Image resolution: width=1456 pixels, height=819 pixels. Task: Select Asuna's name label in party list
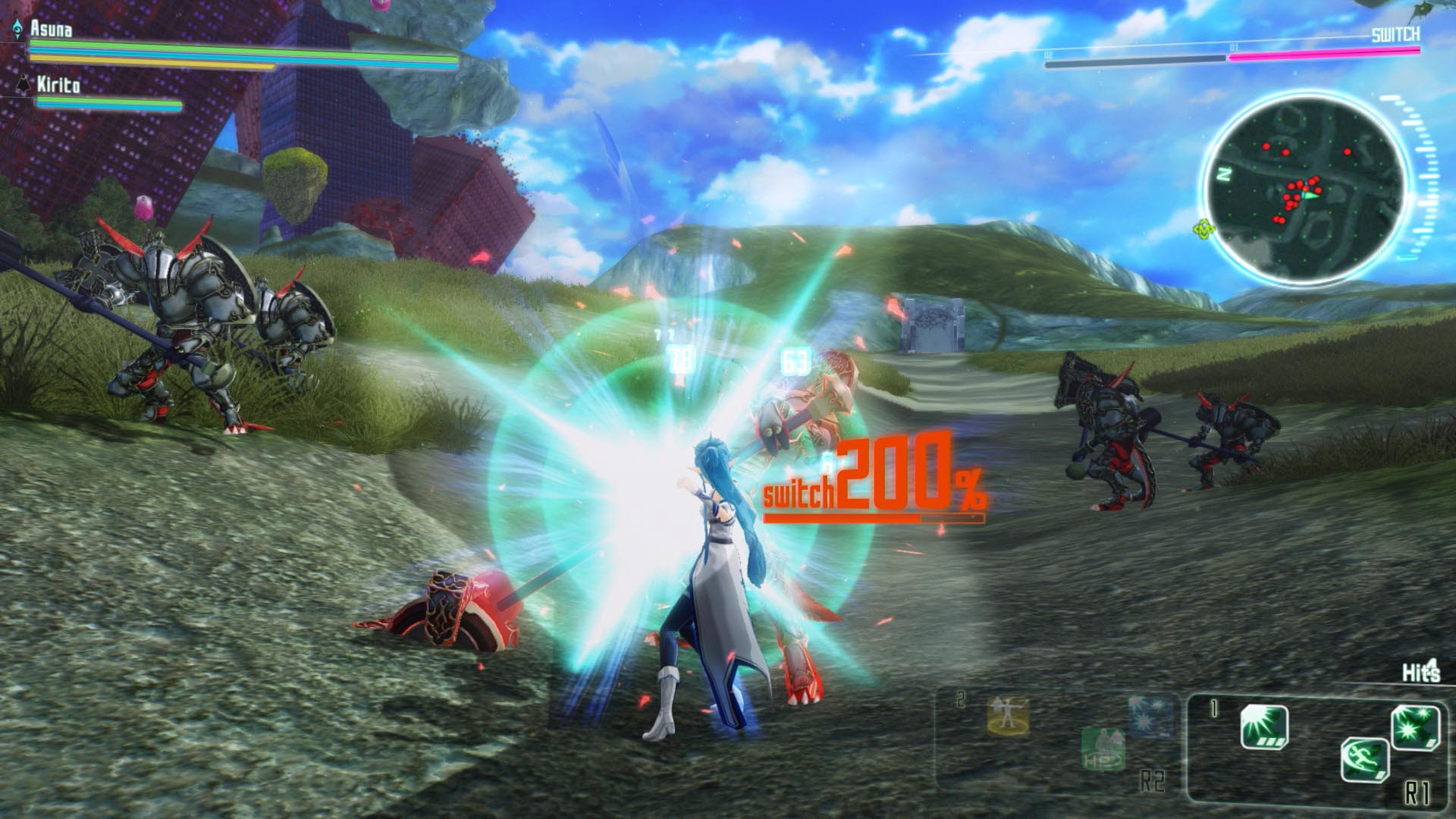51,30
